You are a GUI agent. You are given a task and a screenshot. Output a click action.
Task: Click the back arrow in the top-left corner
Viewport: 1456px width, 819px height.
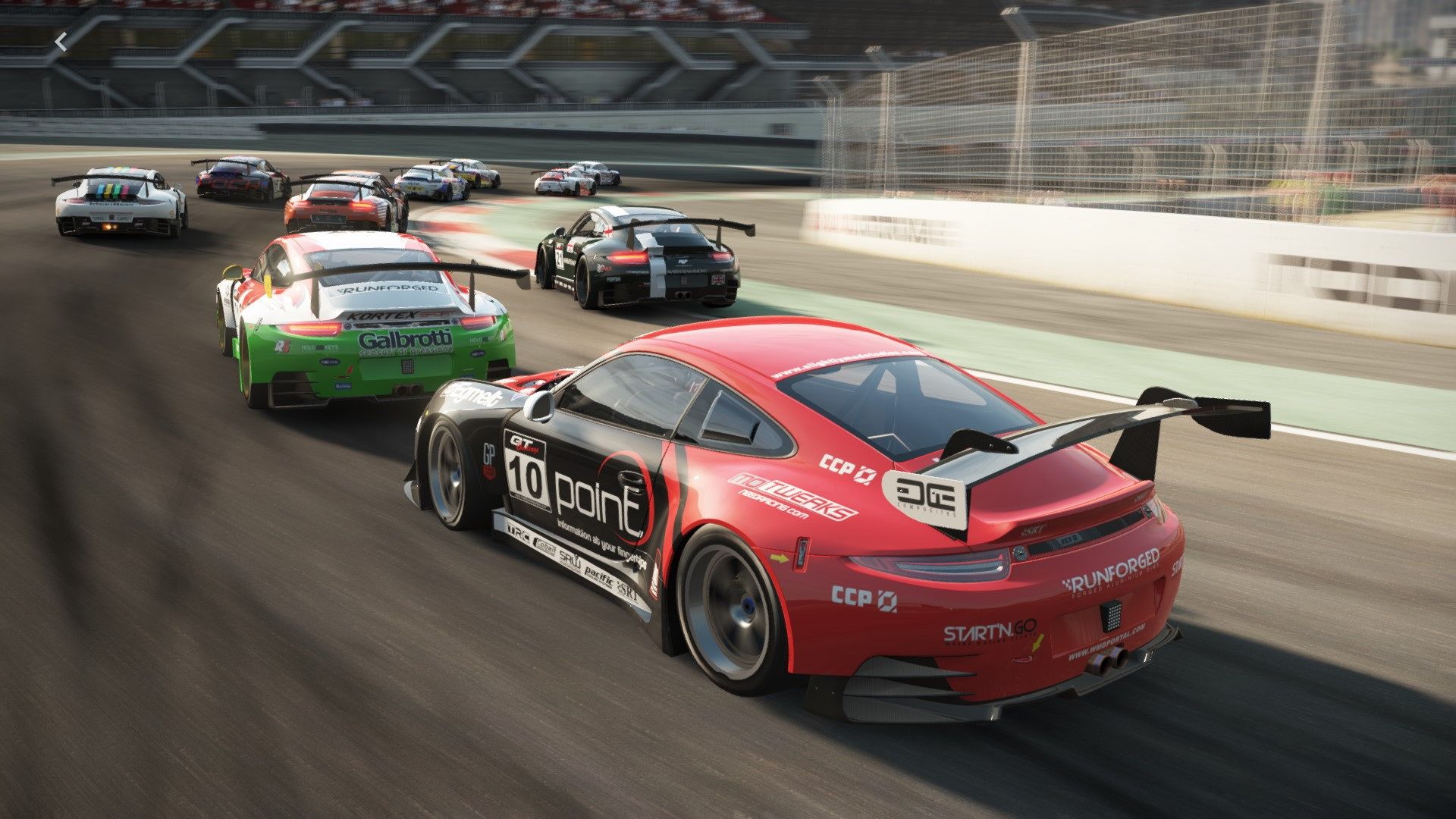point(61,42)
